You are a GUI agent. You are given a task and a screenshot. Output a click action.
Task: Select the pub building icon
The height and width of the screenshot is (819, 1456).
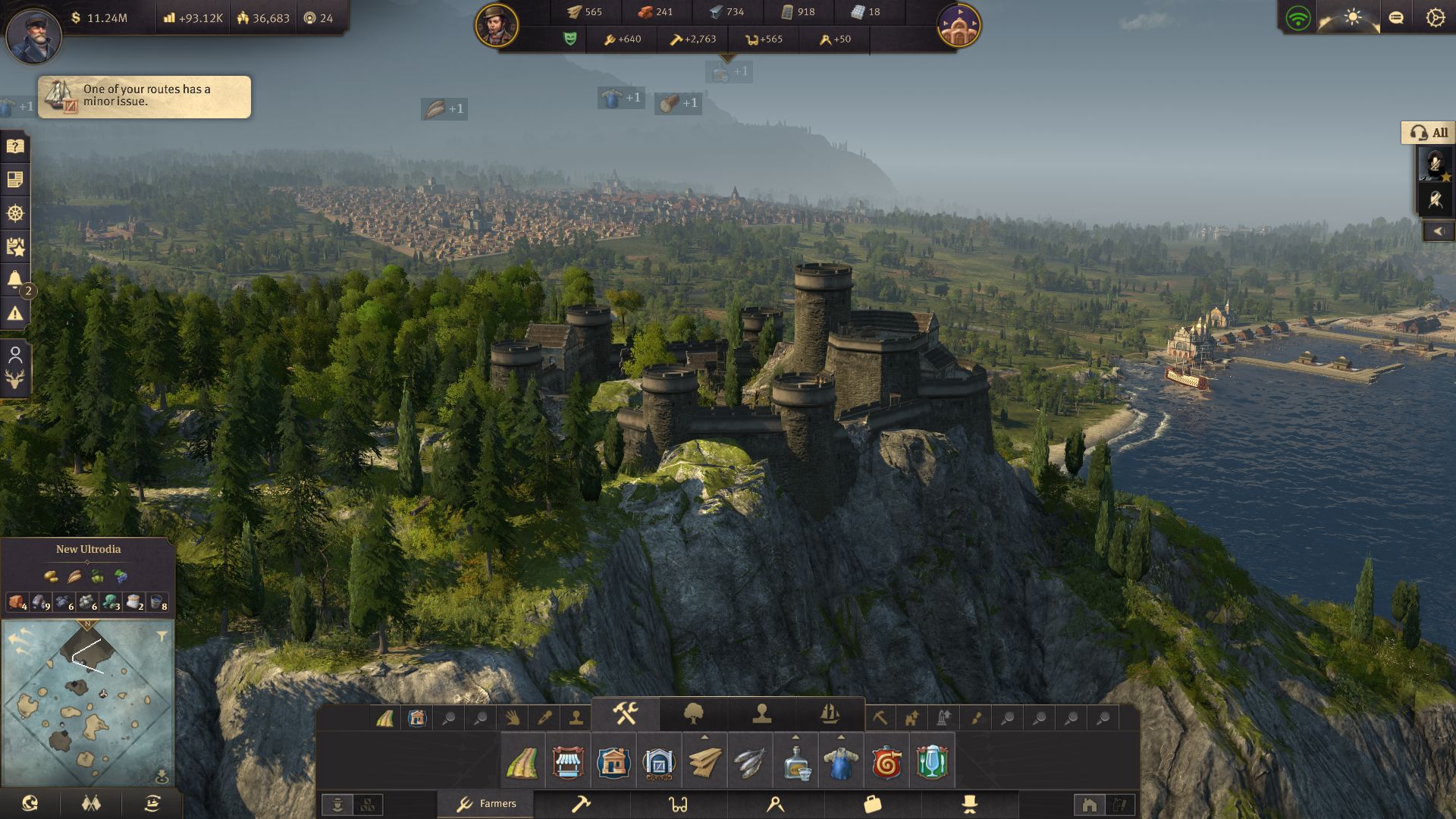(931, 761)
